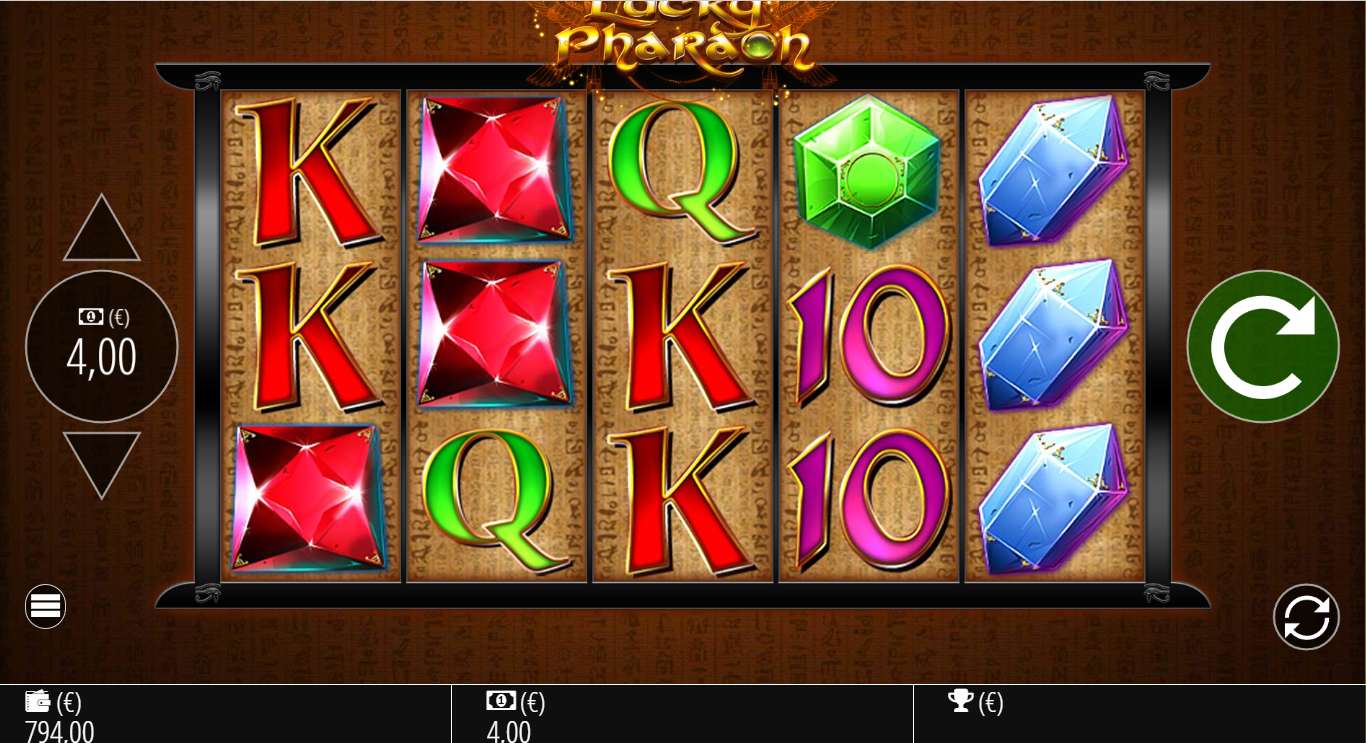
Task: Open the hamburger menu
Action: 45,606
